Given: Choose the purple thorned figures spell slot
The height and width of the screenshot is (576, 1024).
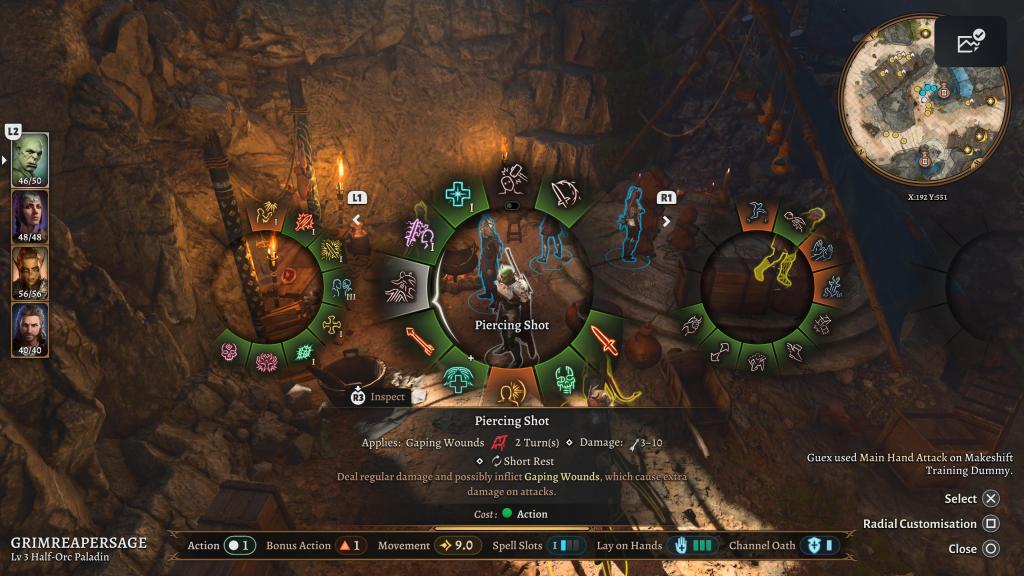Looking at the screenshot, I should click(x=418, y=235).
